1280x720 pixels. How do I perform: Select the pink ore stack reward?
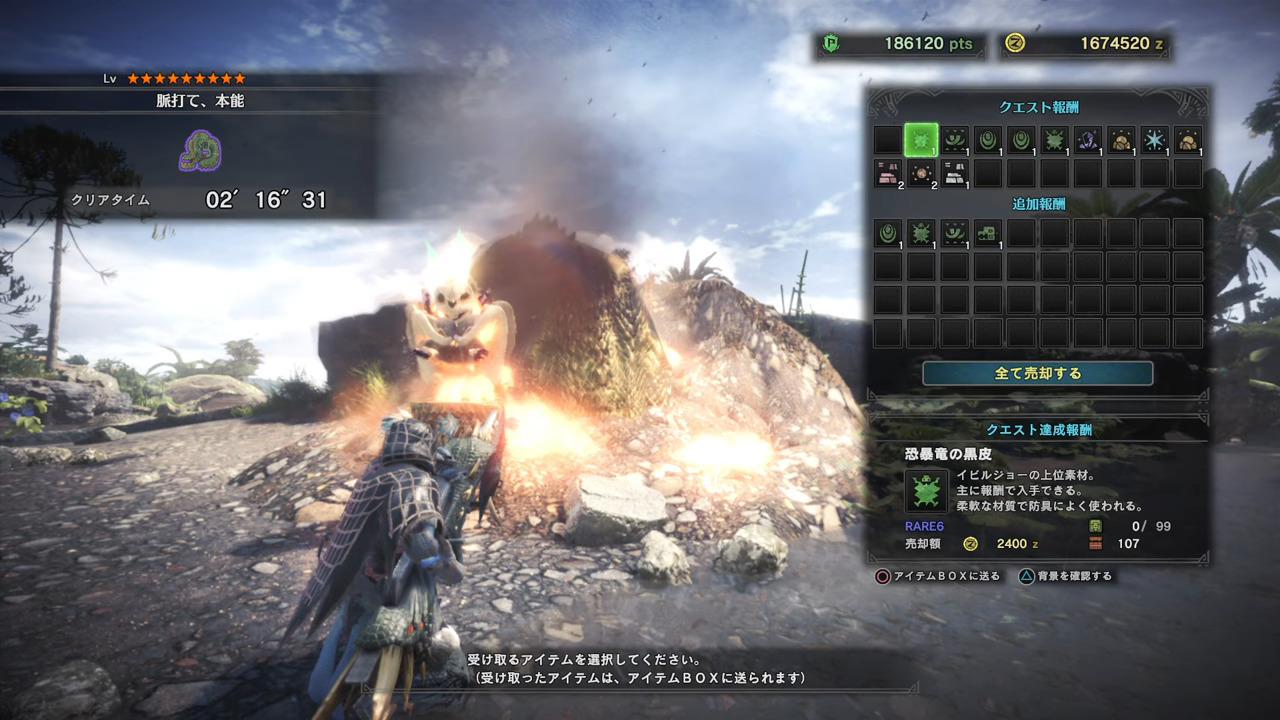(x=888, y=173)
